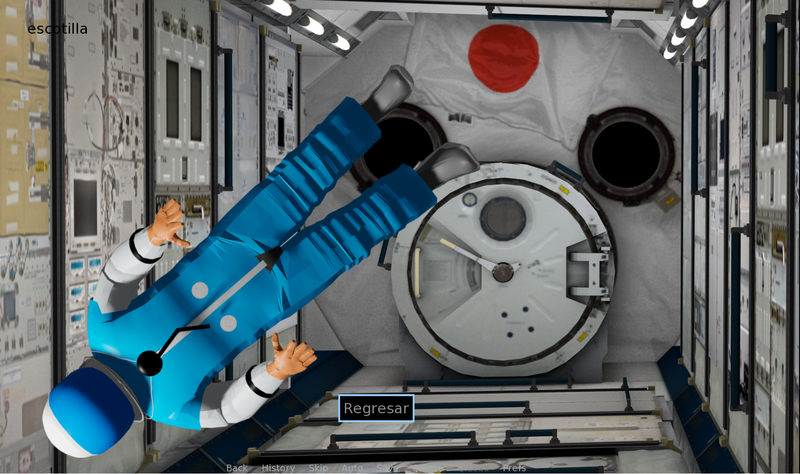Toggle Auto advance mode
The width and height of the screenshot is (800, 474).
(352, 468)
